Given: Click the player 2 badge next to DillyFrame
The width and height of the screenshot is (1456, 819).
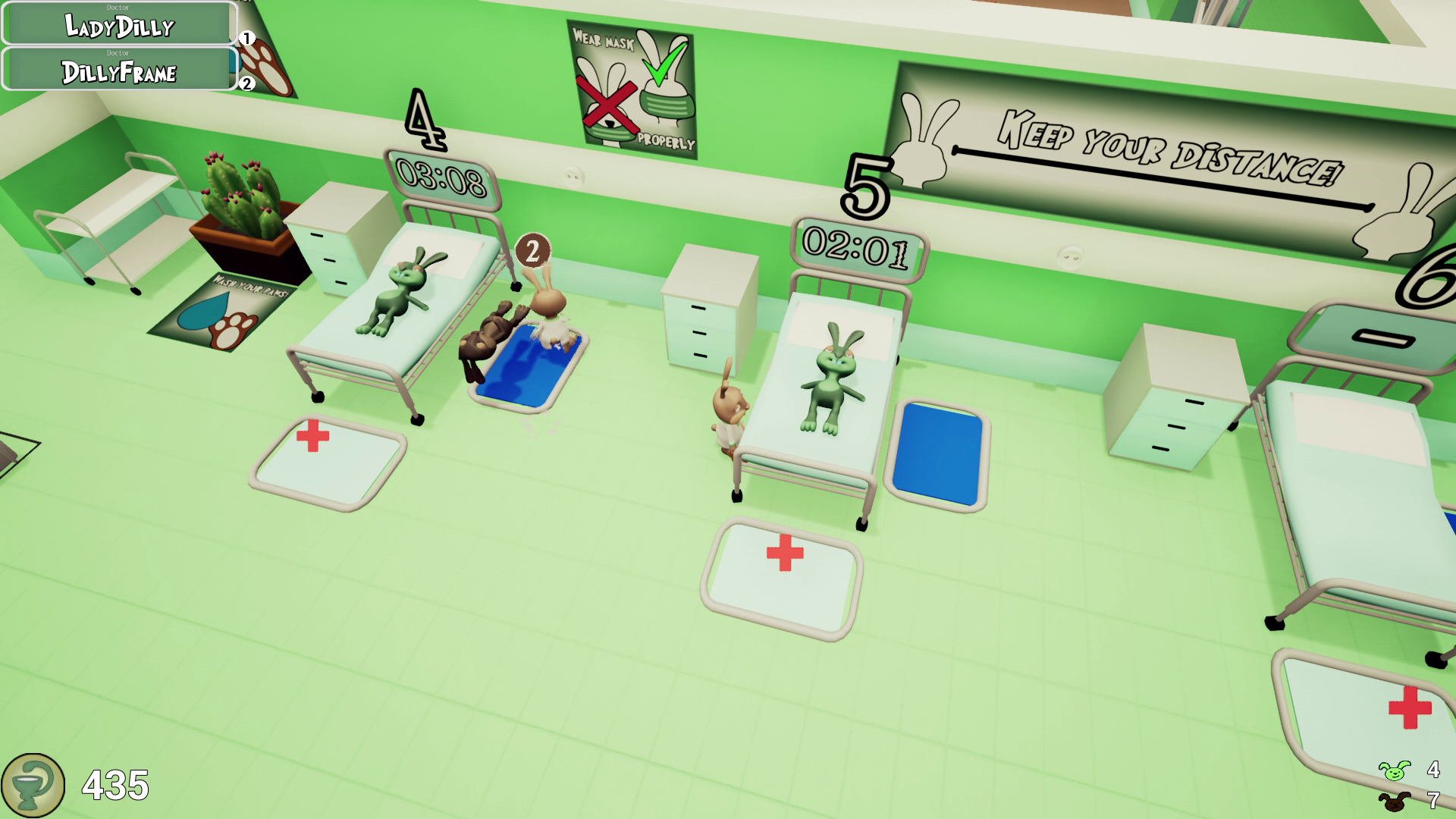Looking at the screenshot, I should [246, 85].
